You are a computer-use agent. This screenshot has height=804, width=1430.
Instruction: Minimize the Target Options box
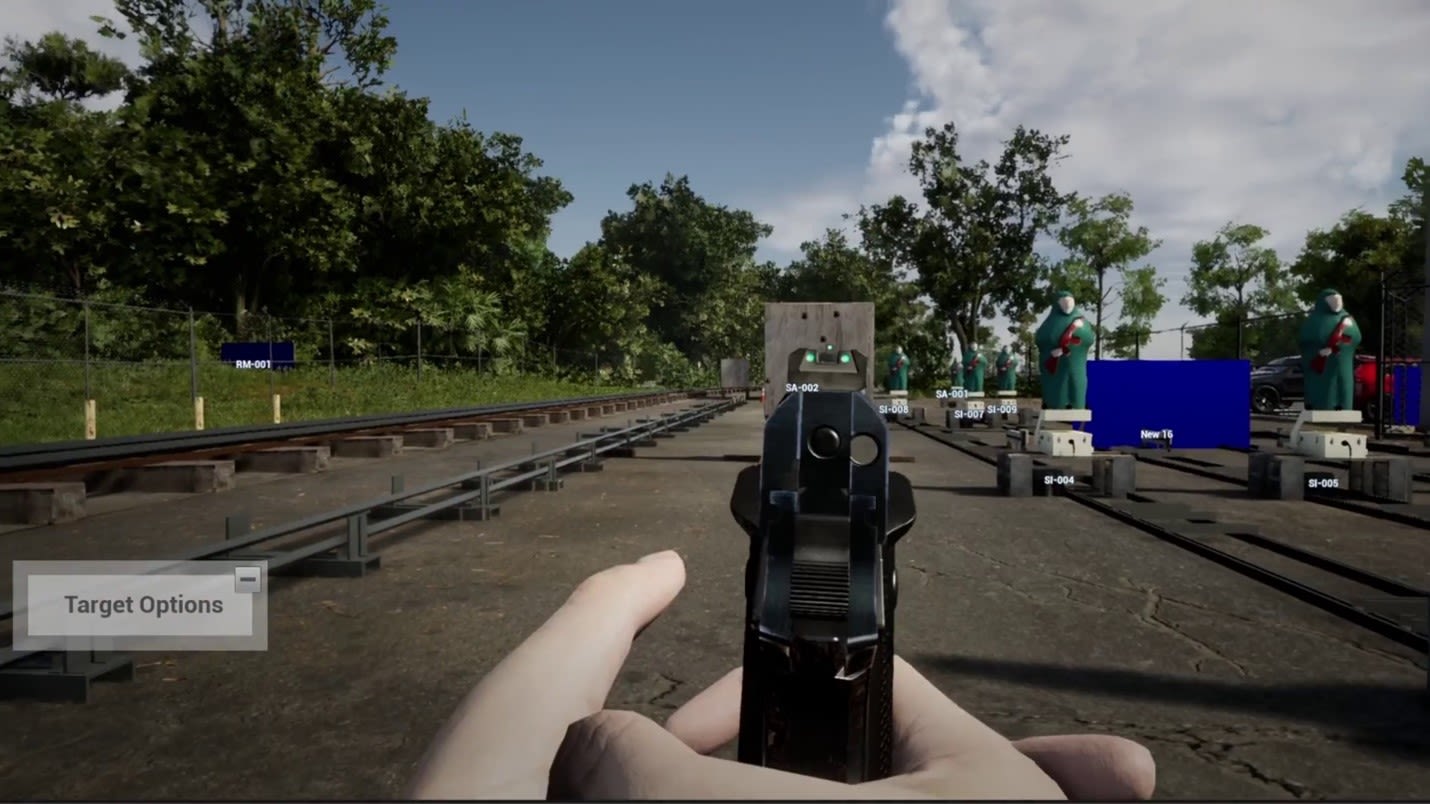[248, 579]
